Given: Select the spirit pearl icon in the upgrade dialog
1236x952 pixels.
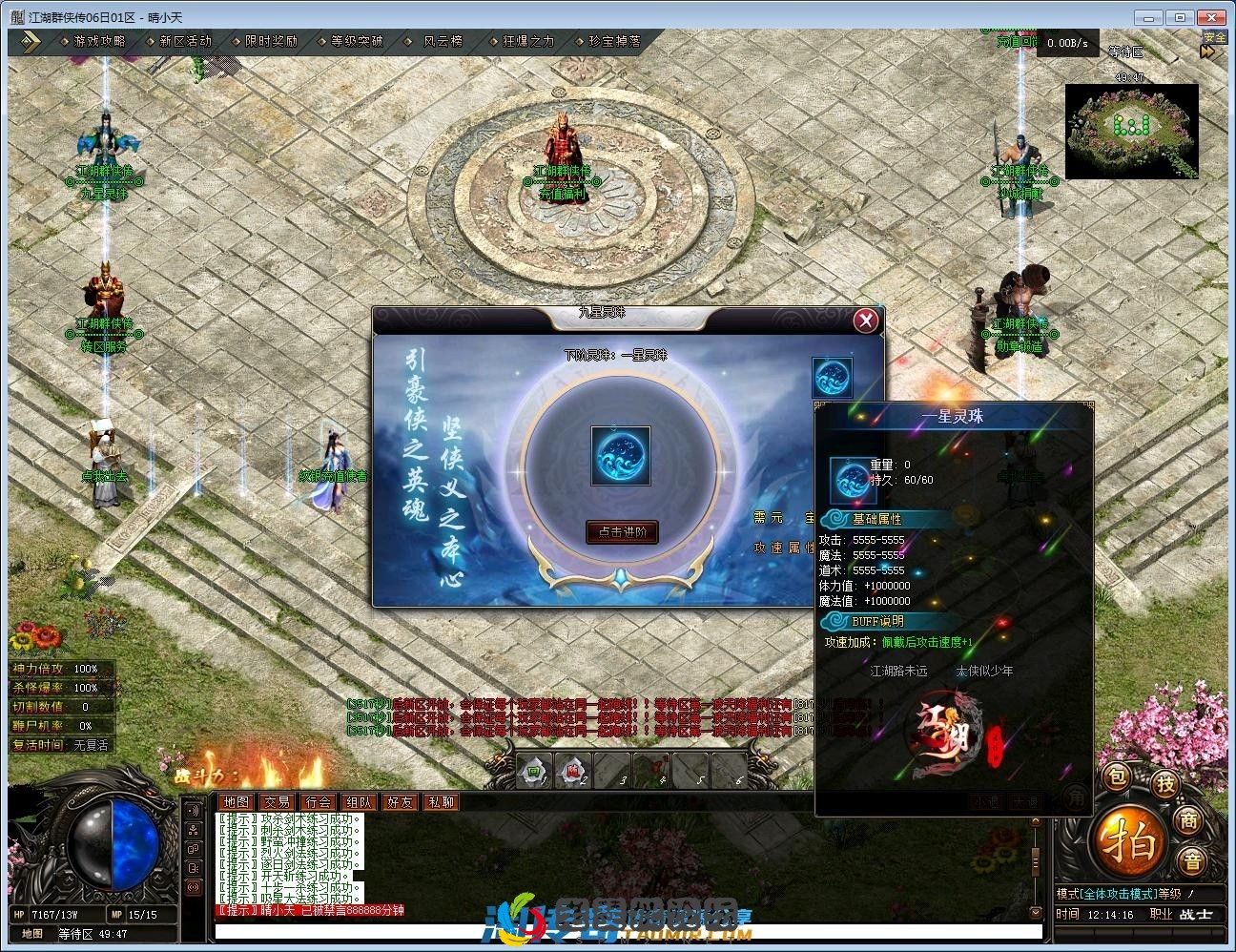Looking at the screenshot, I should [x=620, y=456].
